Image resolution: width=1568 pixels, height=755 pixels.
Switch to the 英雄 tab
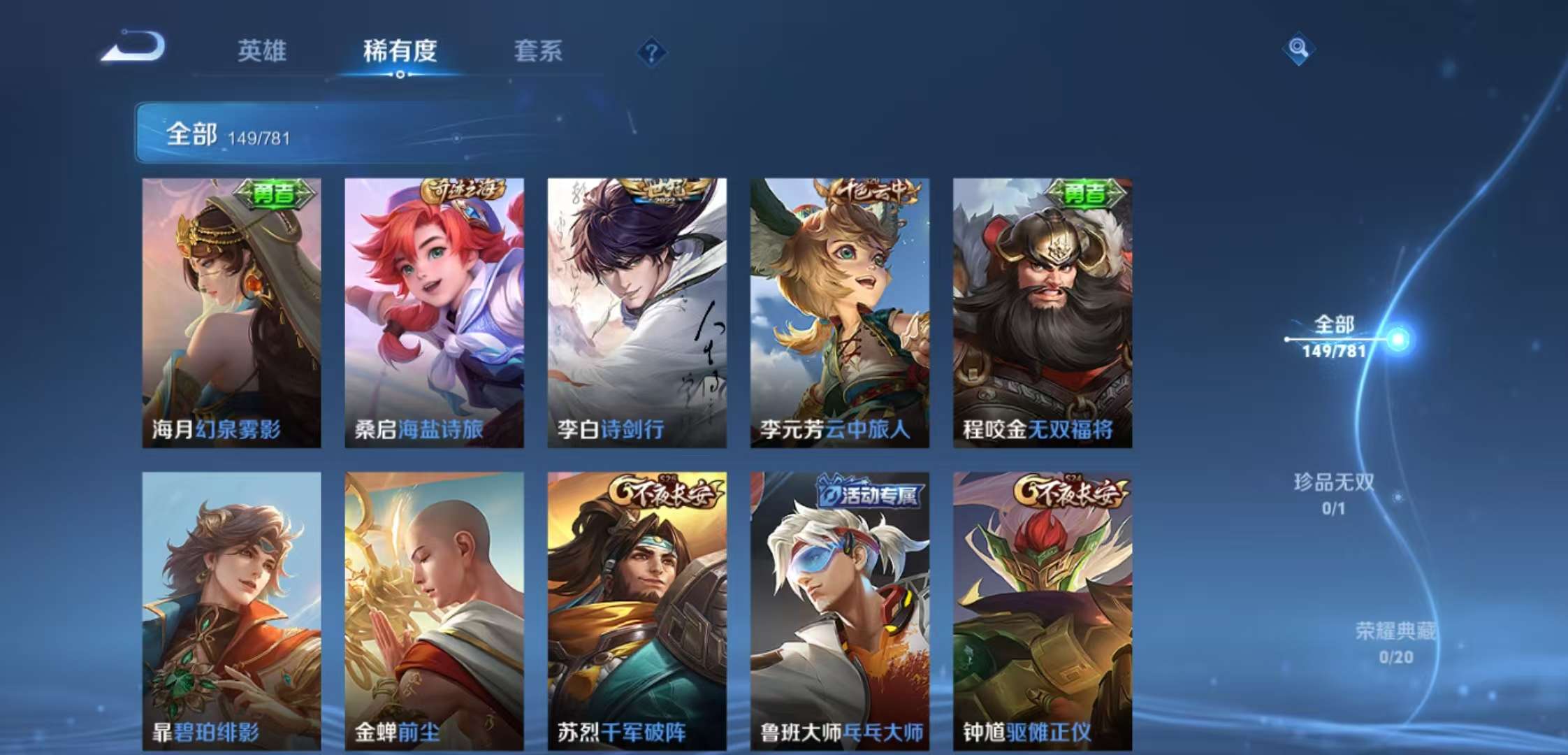(x=262, y=52)
